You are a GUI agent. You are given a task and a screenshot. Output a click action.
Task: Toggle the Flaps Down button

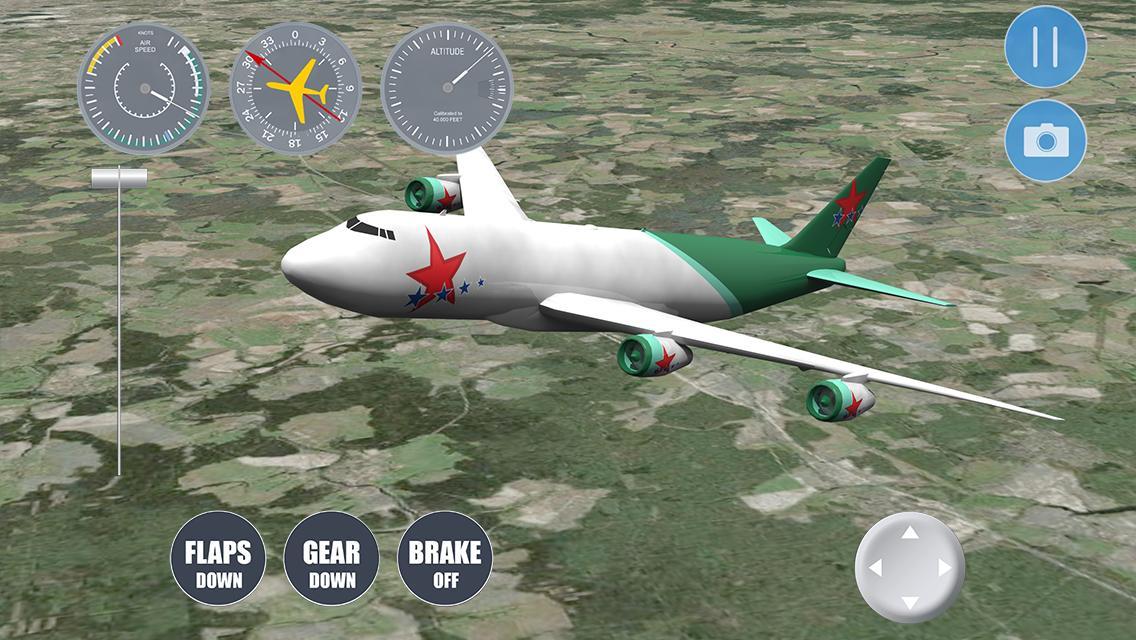[218, 559]
